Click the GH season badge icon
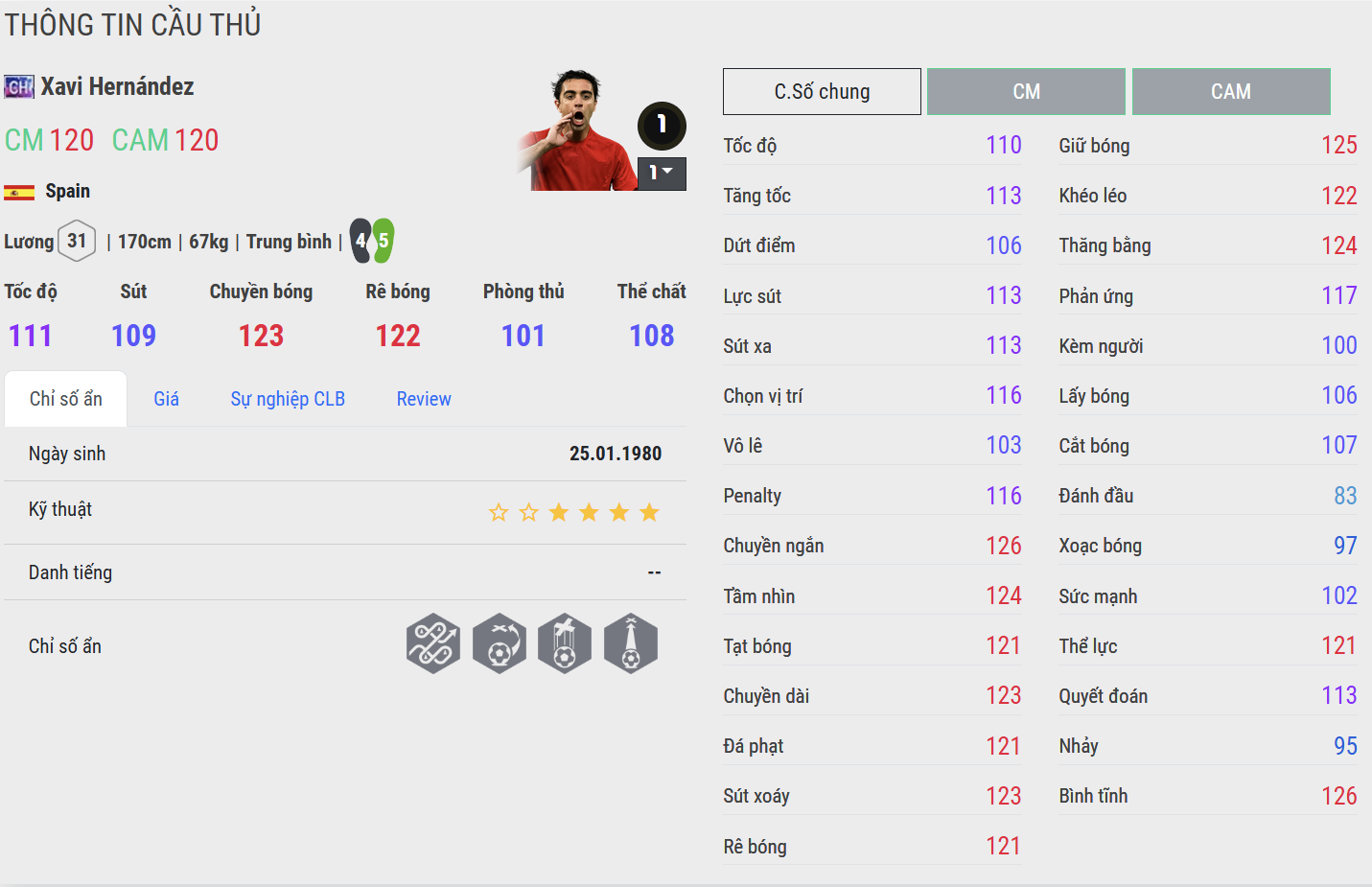This screenshot has width=1372, height=887. pos(19,87)
